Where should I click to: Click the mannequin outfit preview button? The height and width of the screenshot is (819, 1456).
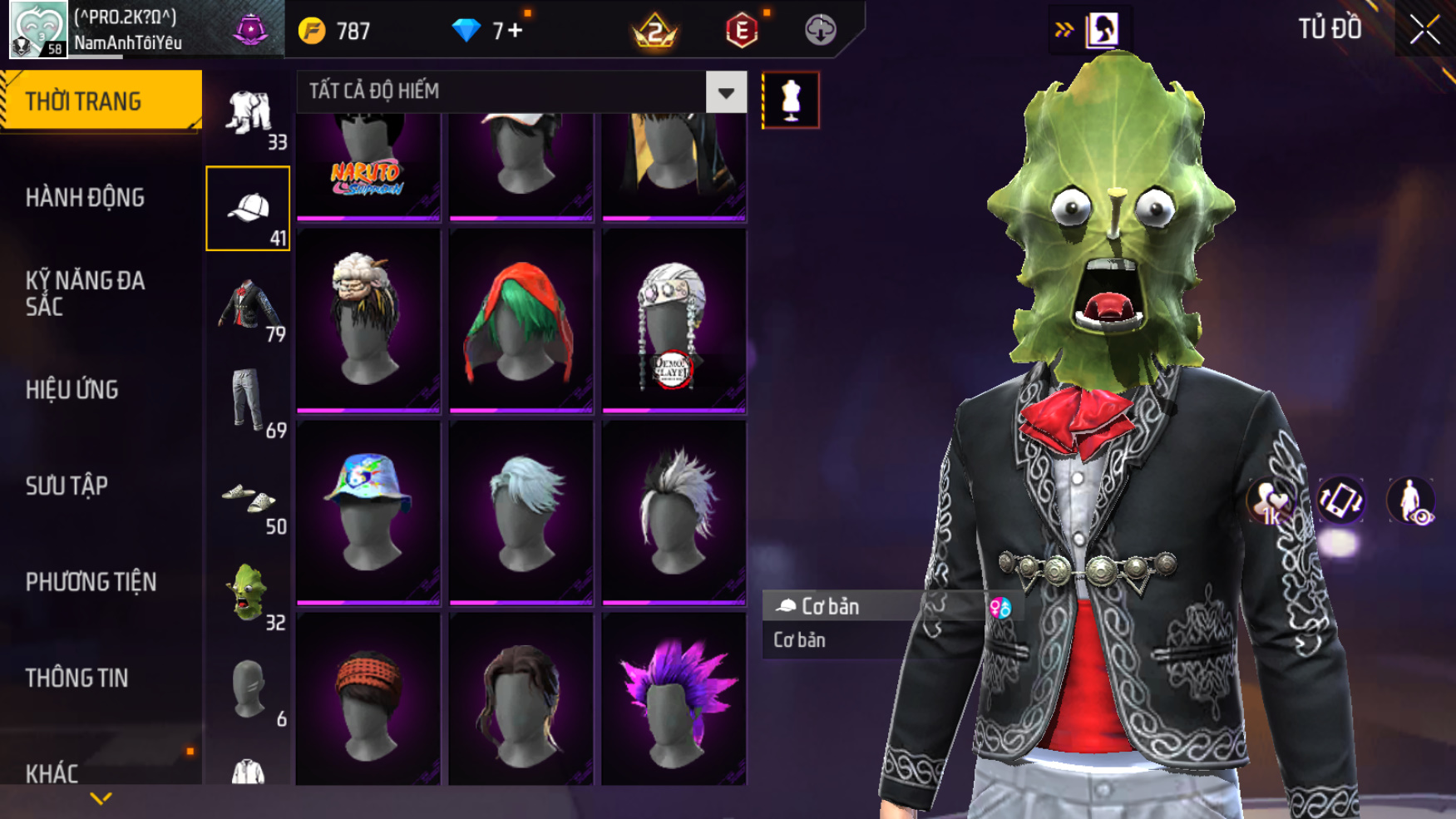click(790, 100)
